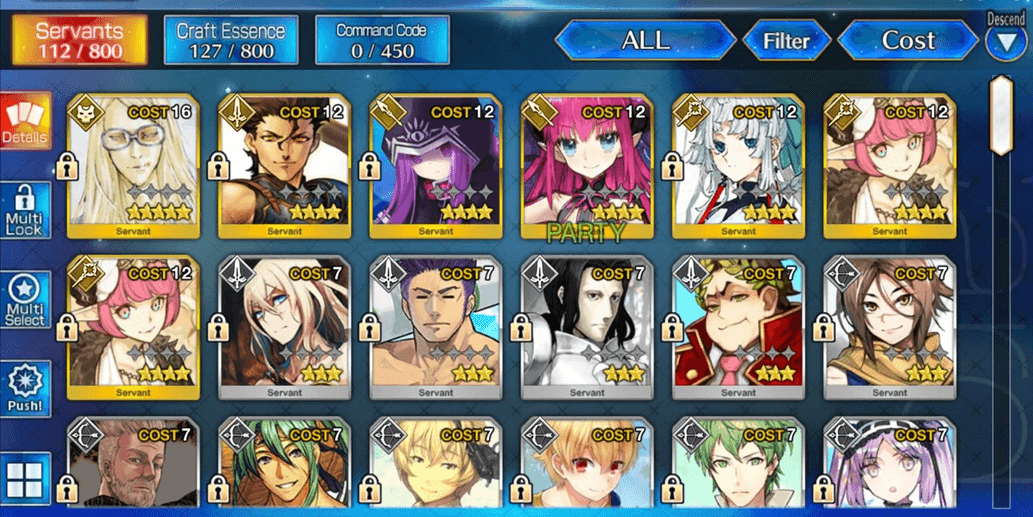Select the ALL class filter
1033x517 pixels.
645,41
